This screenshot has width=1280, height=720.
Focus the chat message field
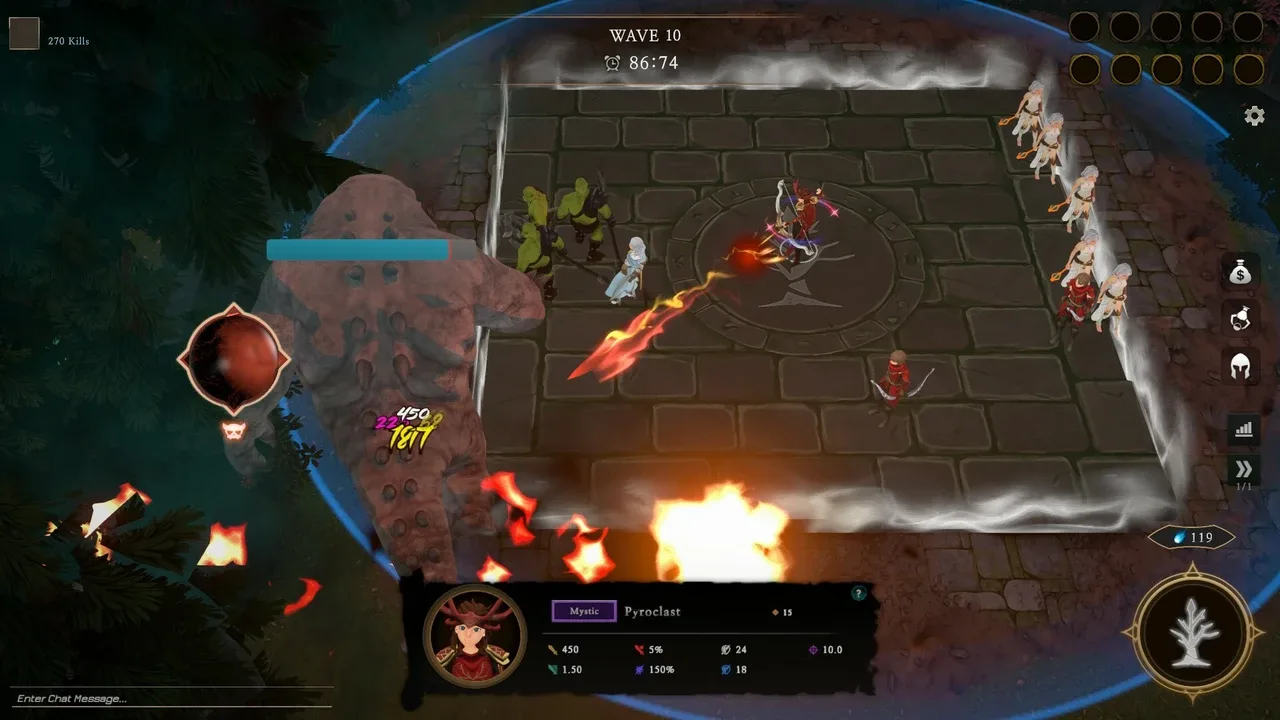pos(170,698)
